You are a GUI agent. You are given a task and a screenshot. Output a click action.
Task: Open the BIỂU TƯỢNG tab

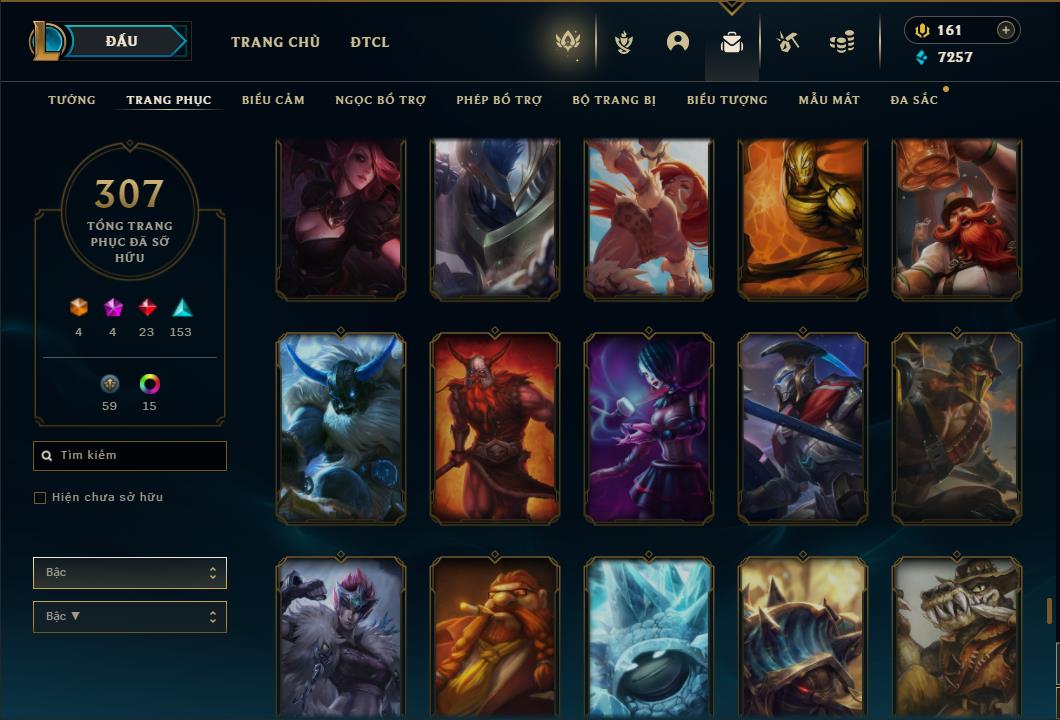[x=727, y=100]
